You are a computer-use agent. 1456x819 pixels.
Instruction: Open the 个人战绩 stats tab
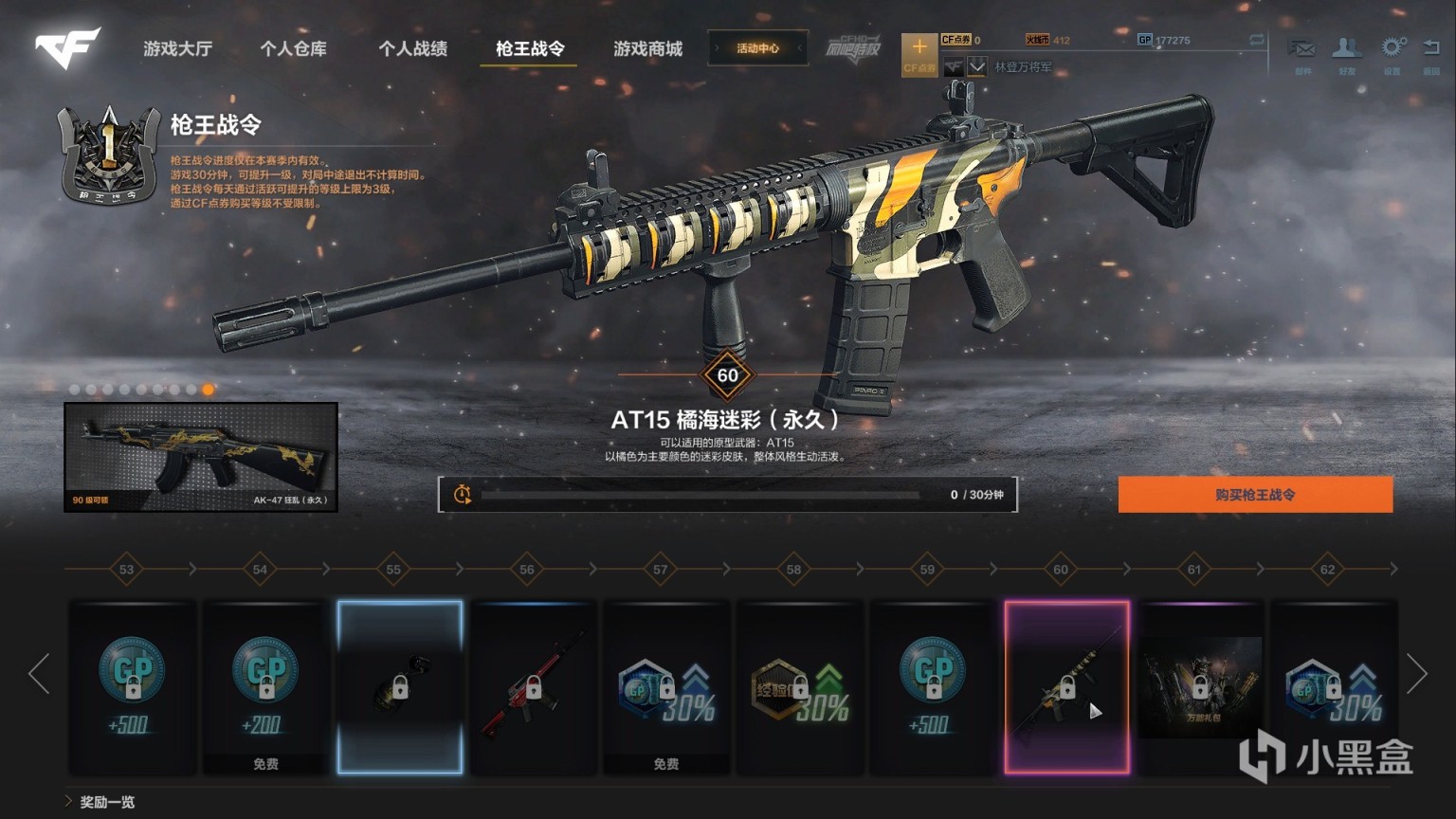(x=412, y=48)
